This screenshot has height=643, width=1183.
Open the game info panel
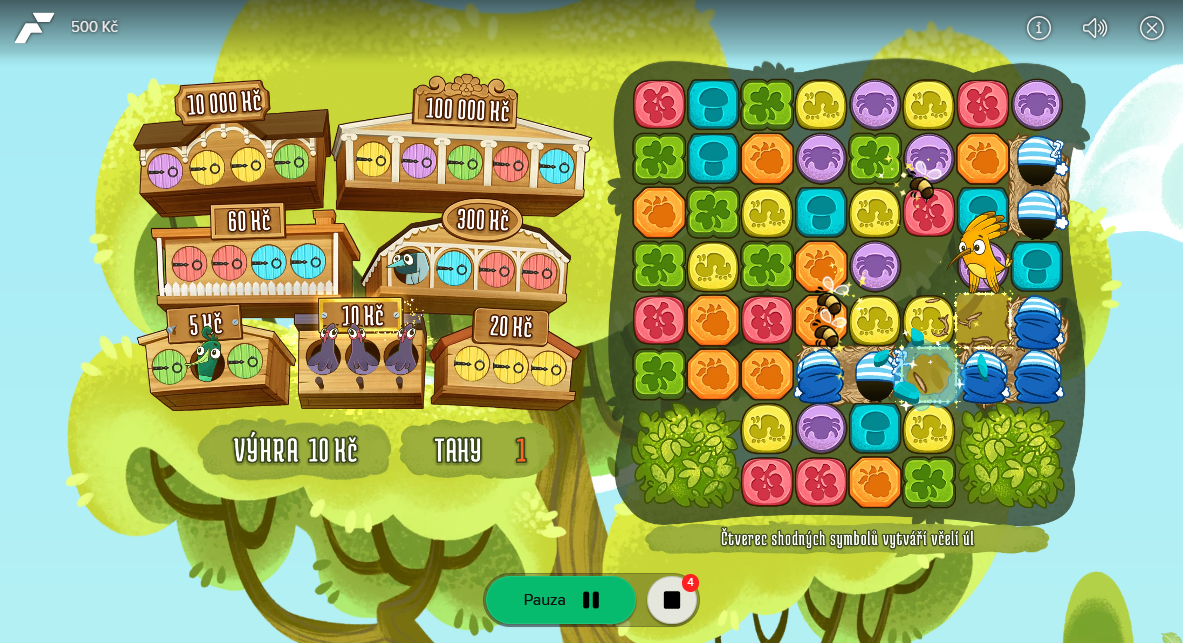(1039, 28)
